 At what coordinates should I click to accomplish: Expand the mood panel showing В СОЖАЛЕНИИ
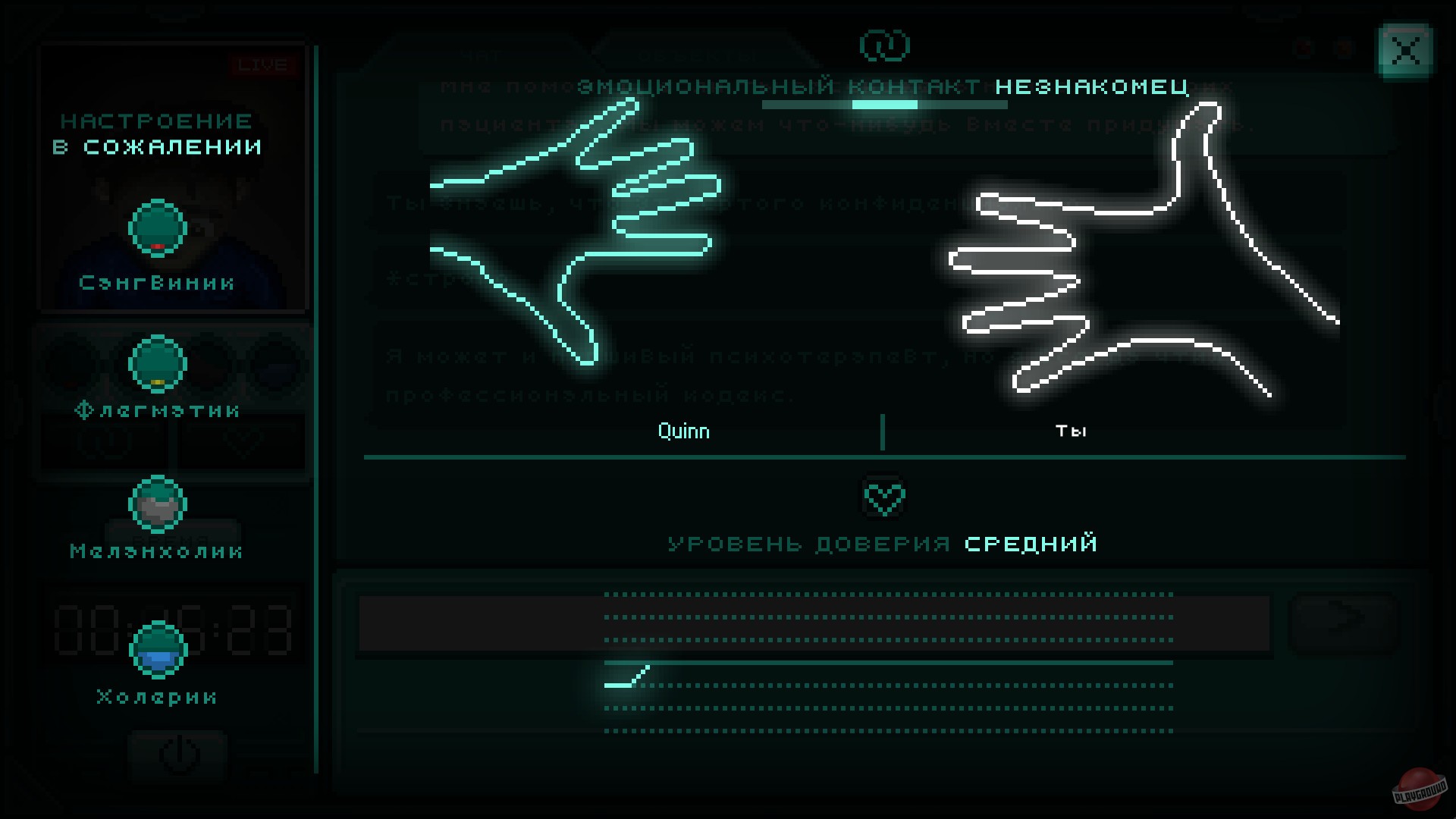tap(157, 133)
